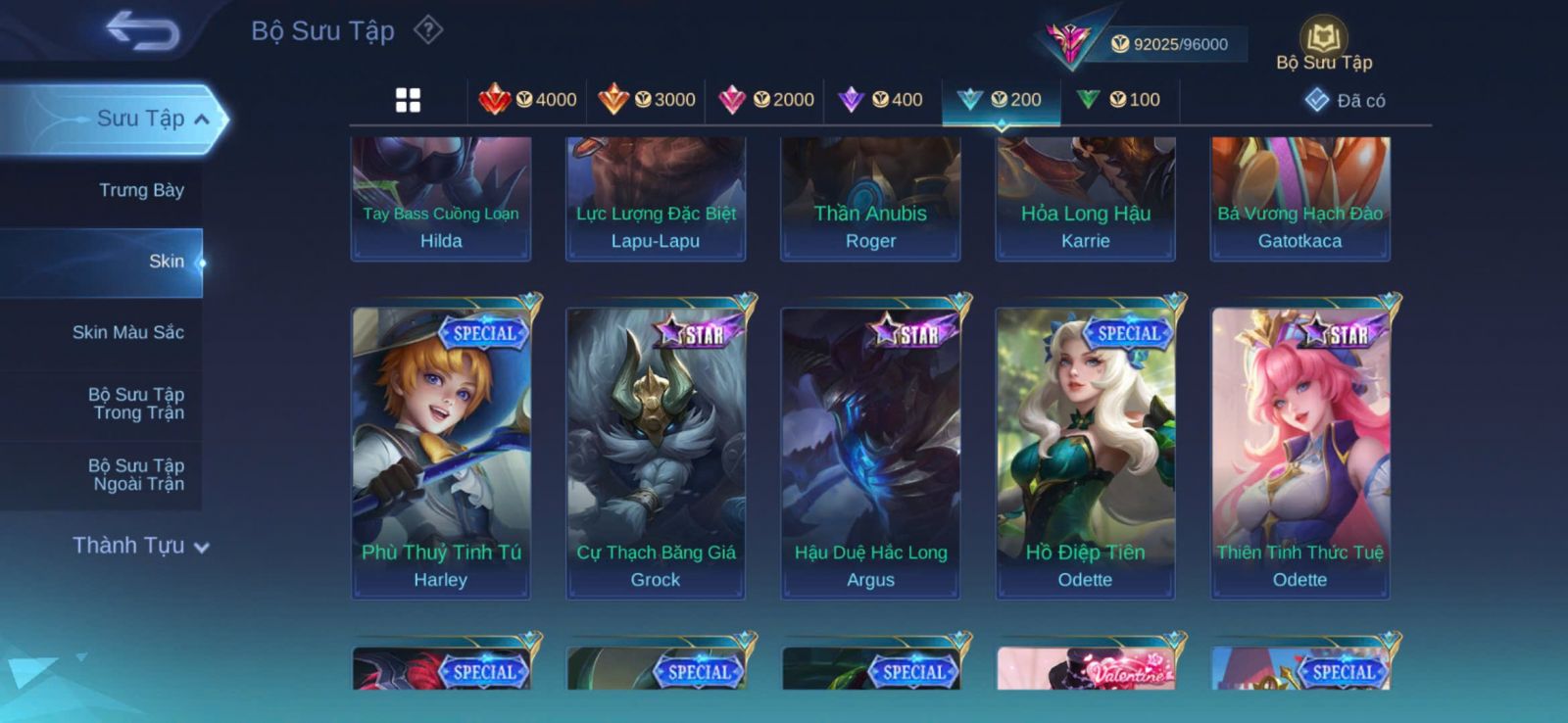
Task: Filter skins by 4000 point tier
Action: coord(528,100)
